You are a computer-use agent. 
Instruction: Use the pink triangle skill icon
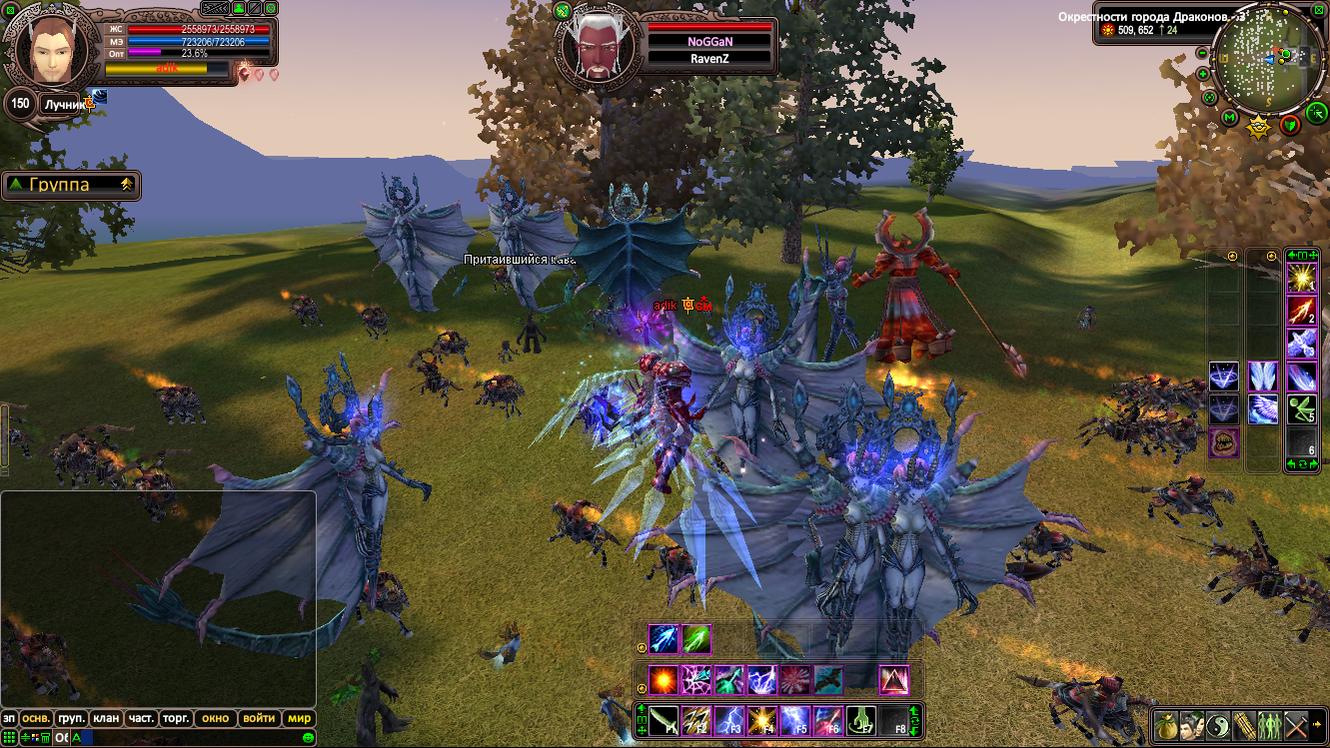893,680
